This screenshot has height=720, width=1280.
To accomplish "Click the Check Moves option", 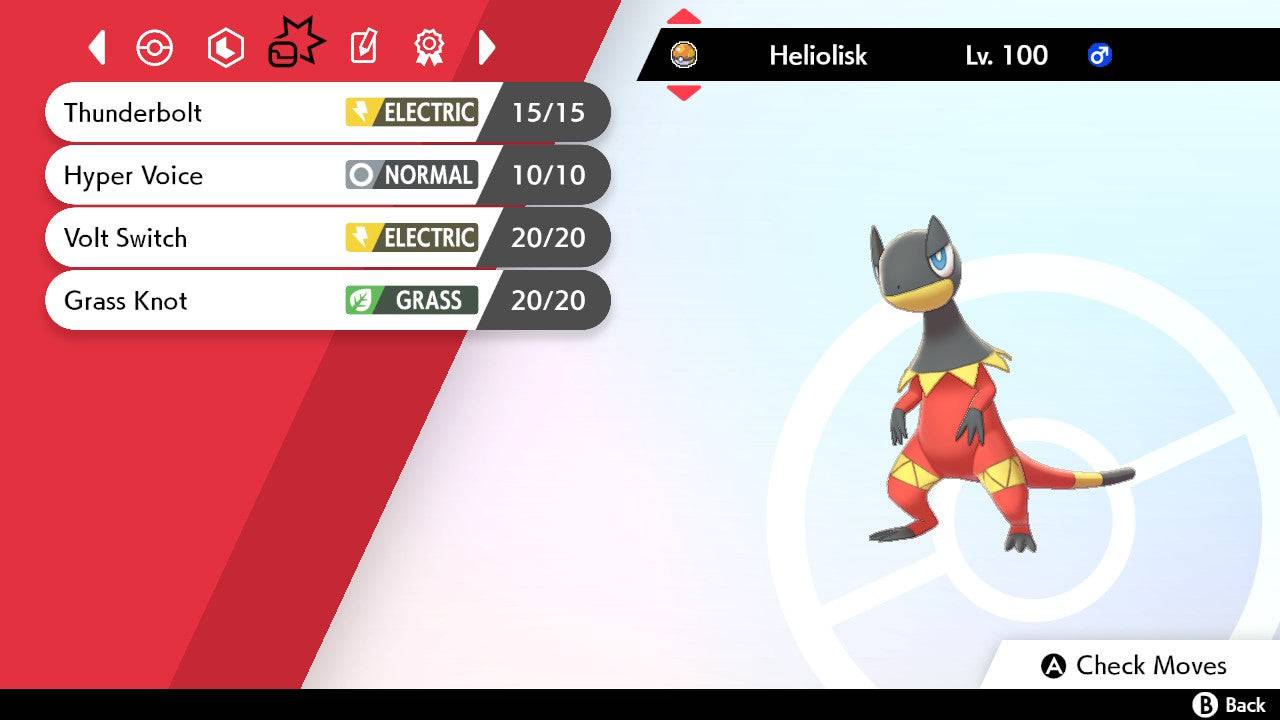I will click(x=1134, y=666).
